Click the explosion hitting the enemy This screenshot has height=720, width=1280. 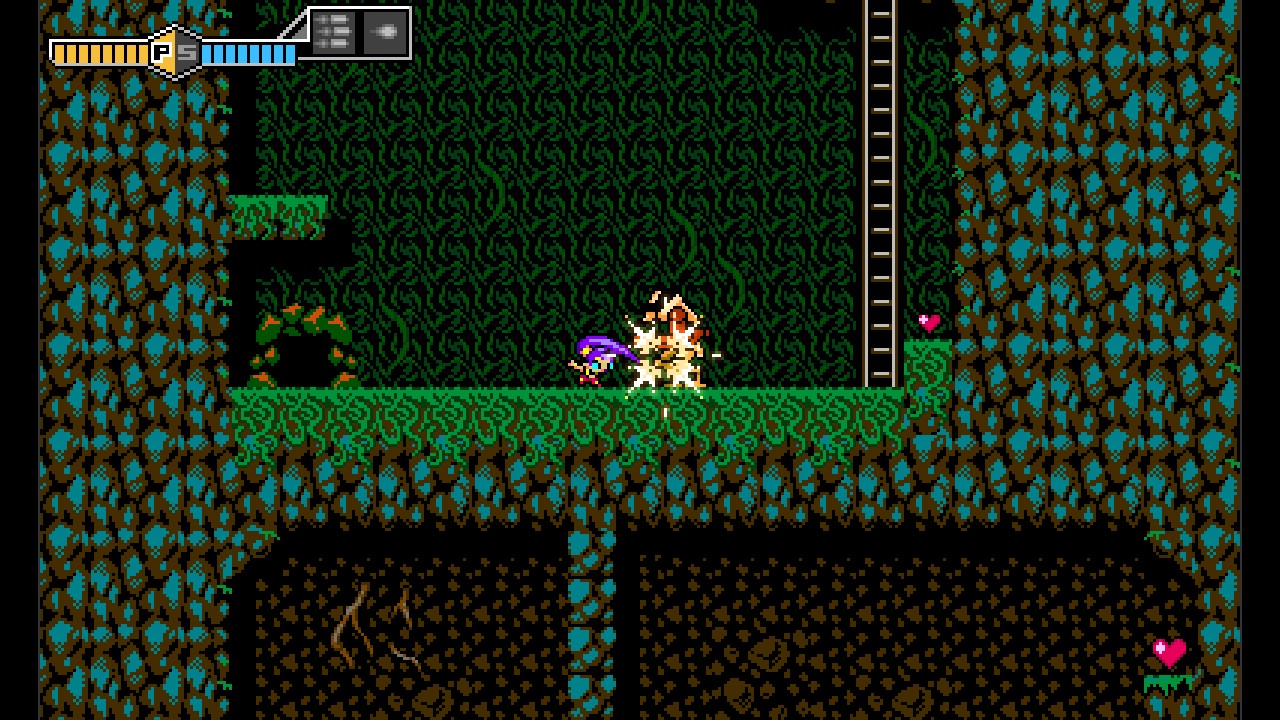pos(670,345)
